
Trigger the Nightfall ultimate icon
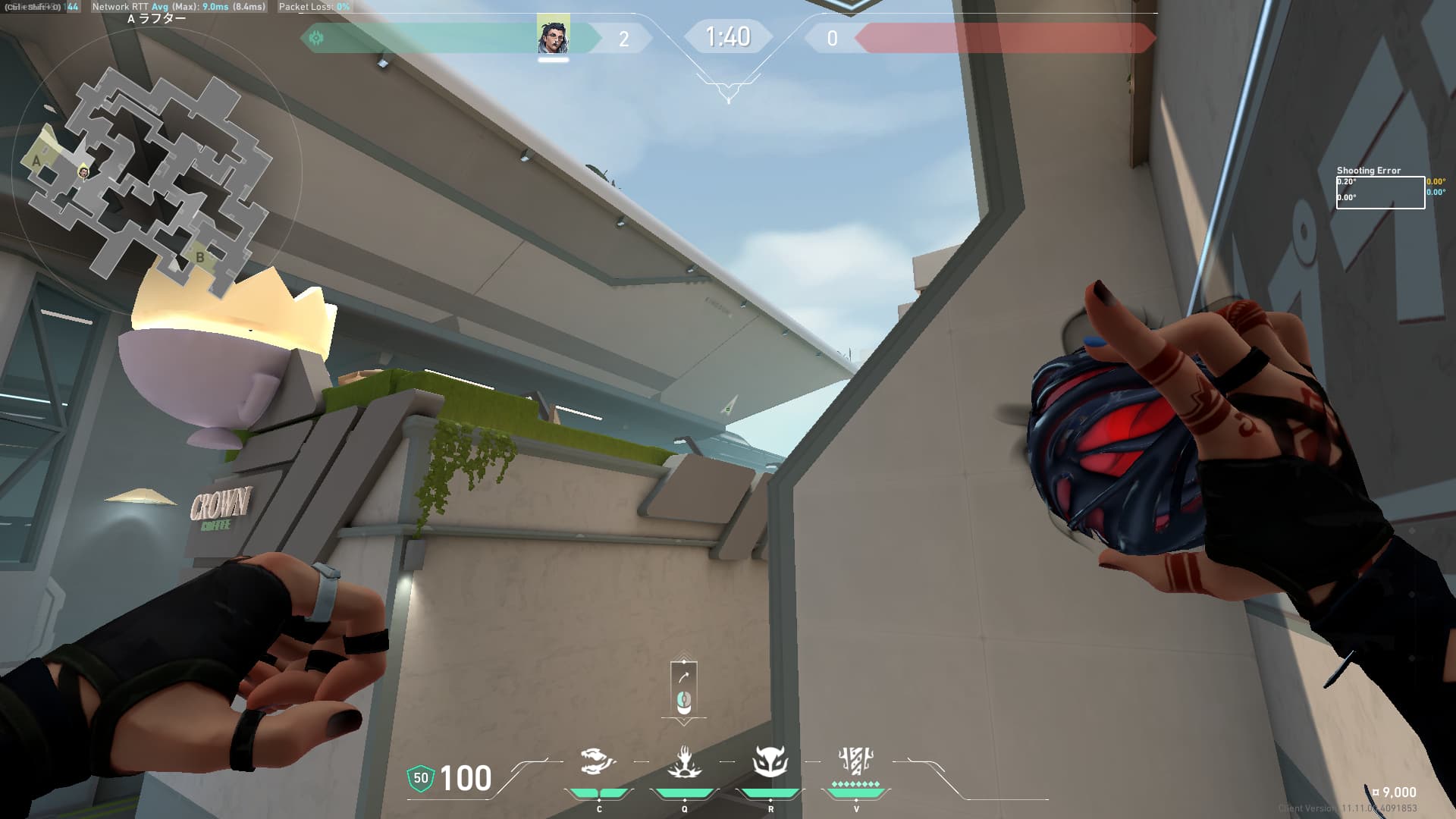tap(856, 760)
